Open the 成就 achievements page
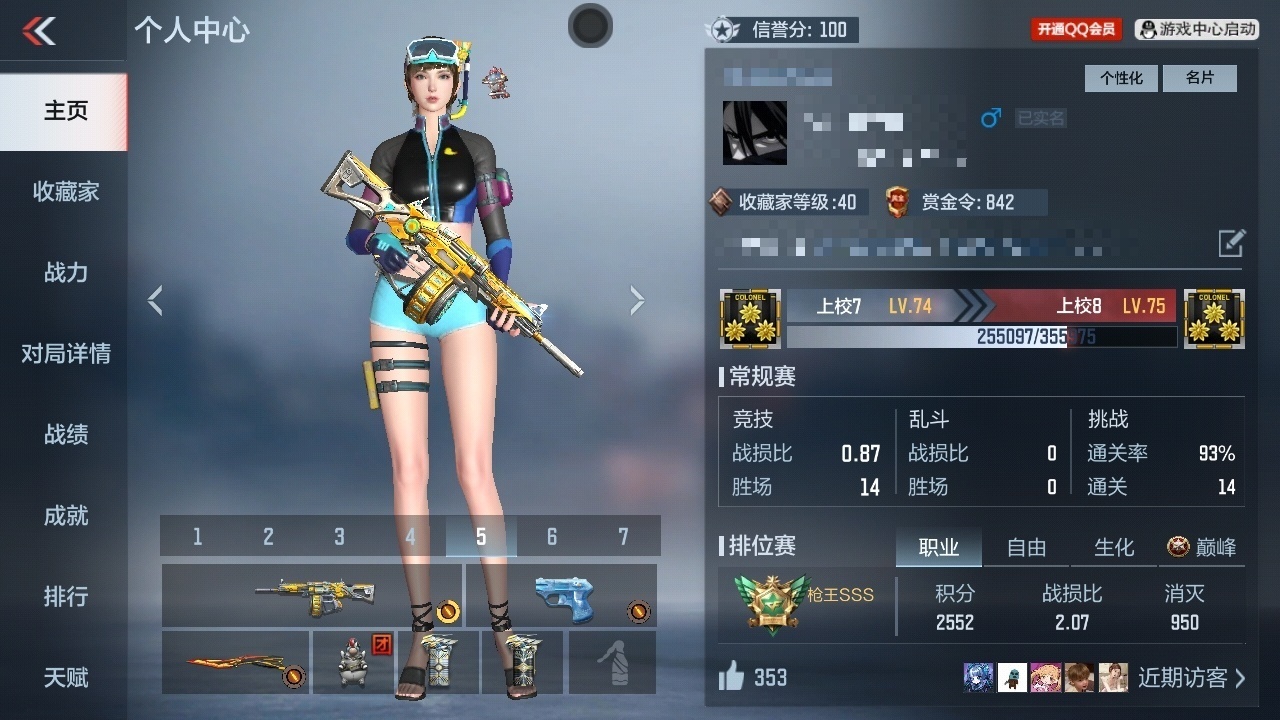Screen dimensions: 1280x720 pyautogui.click(x=65, y=515)
